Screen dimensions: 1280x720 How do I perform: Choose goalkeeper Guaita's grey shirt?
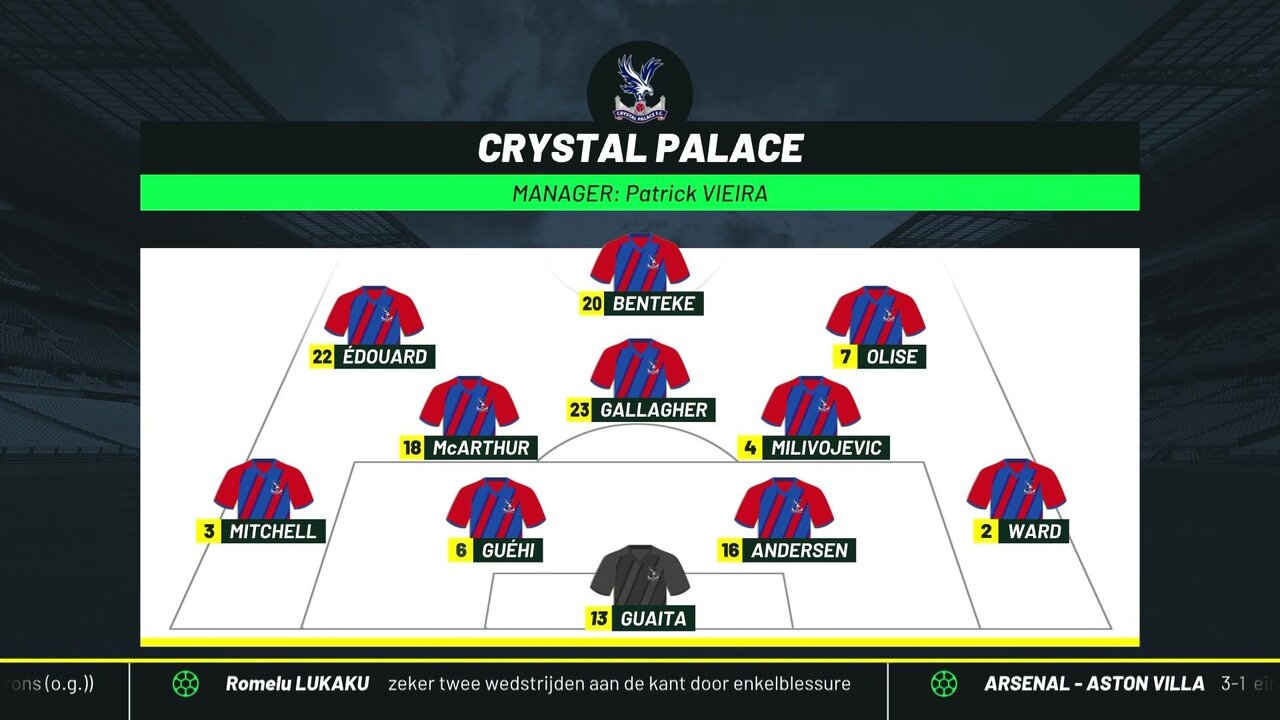tap(640, 578)
